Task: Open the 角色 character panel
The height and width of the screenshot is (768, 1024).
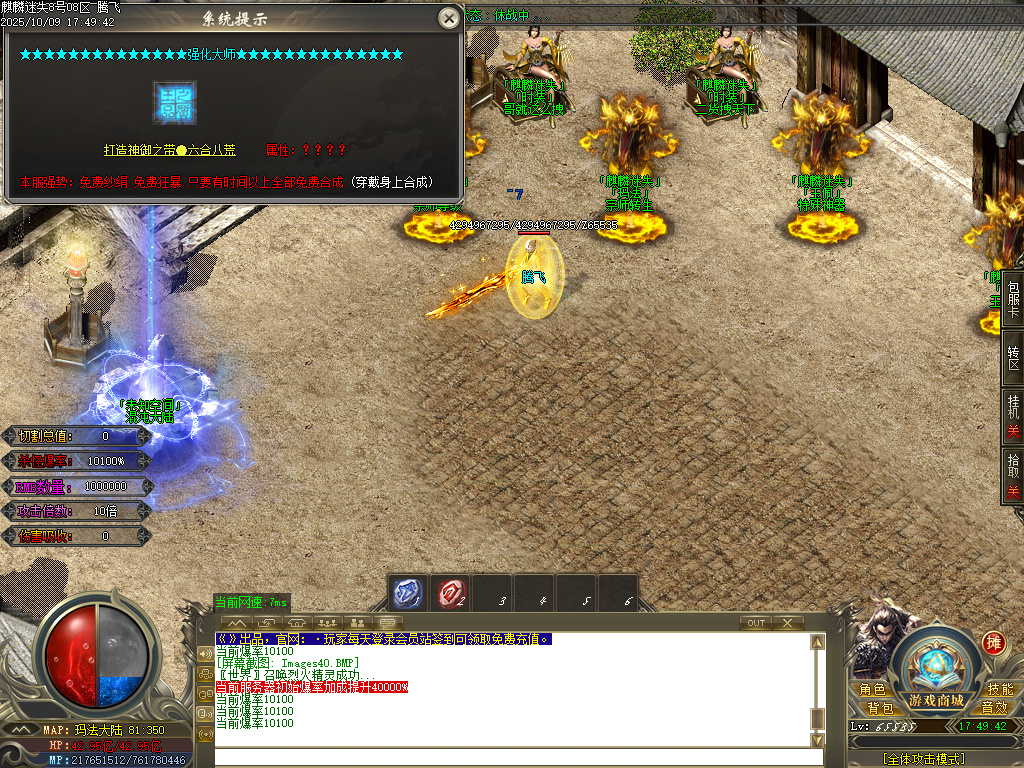Action: click(x=873, y=690)
